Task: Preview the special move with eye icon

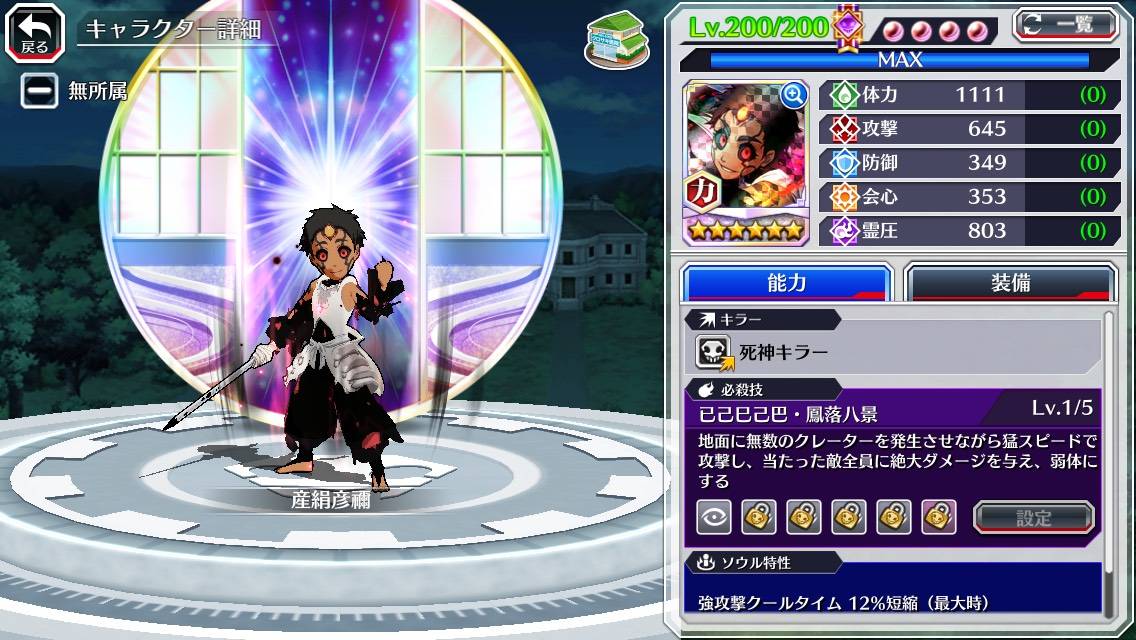Action: pyautogui.click(x=713, y=517)
